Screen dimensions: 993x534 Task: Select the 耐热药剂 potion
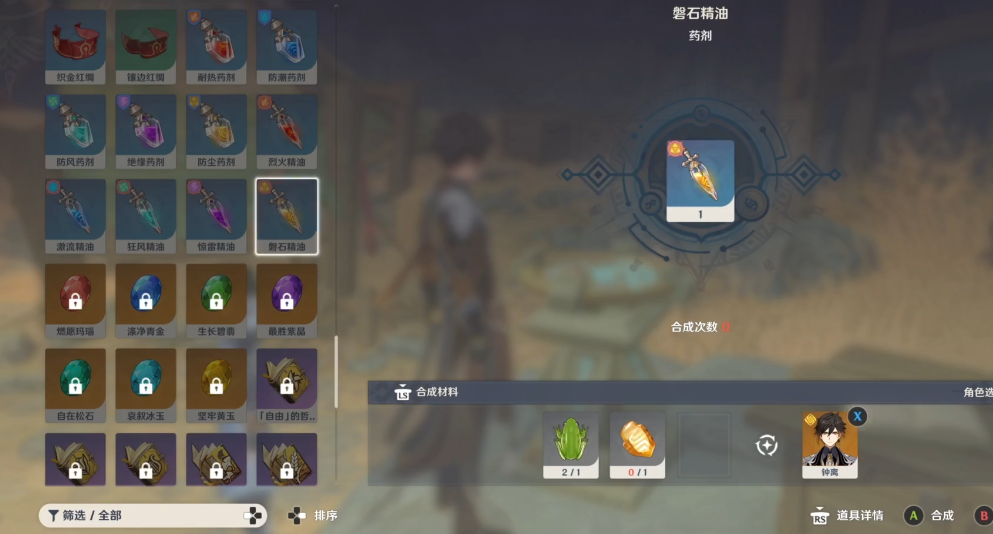216,44
